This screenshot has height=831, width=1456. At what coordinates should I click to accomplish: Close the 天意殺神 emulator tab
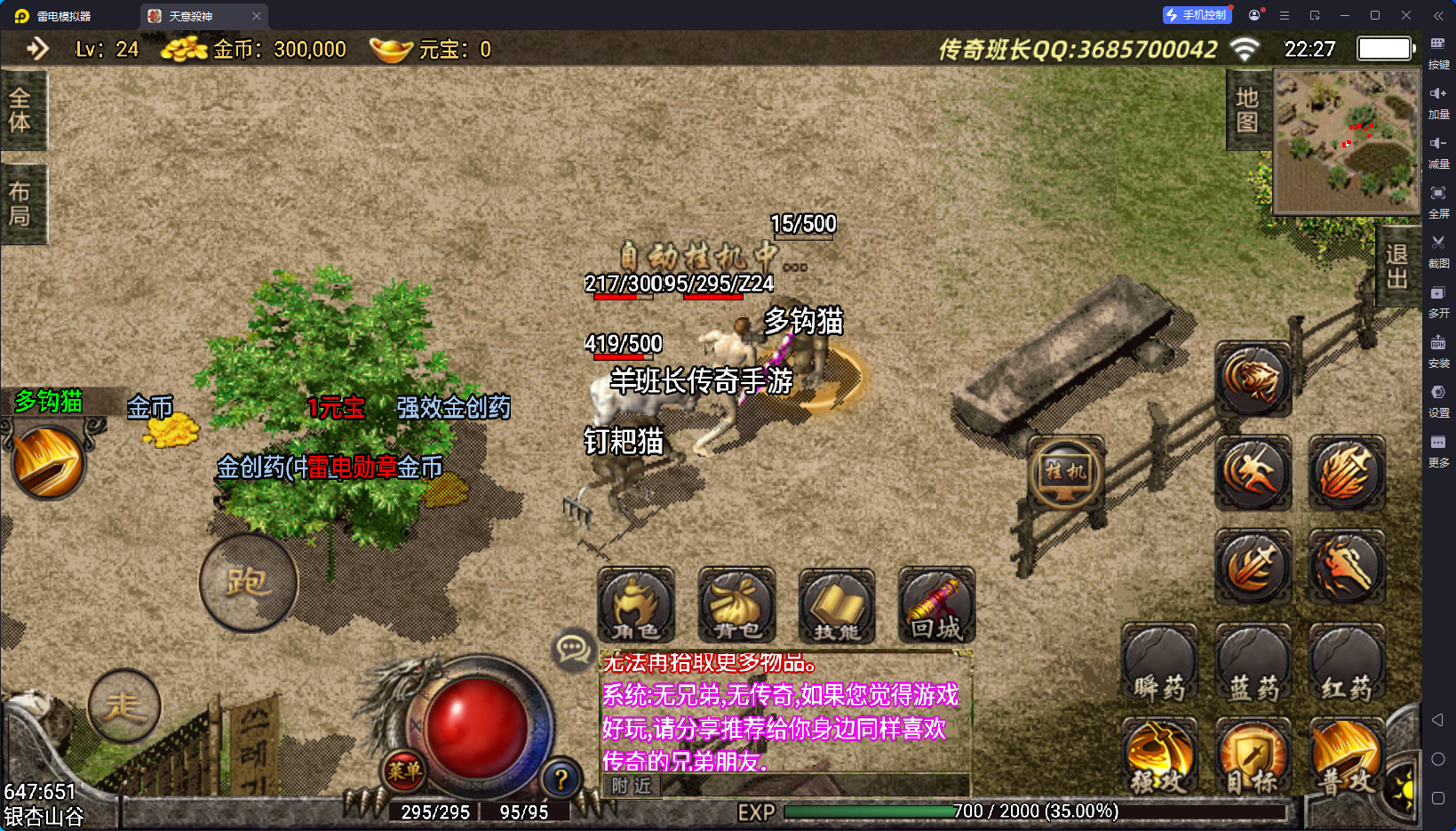click(x=257, y=16)
